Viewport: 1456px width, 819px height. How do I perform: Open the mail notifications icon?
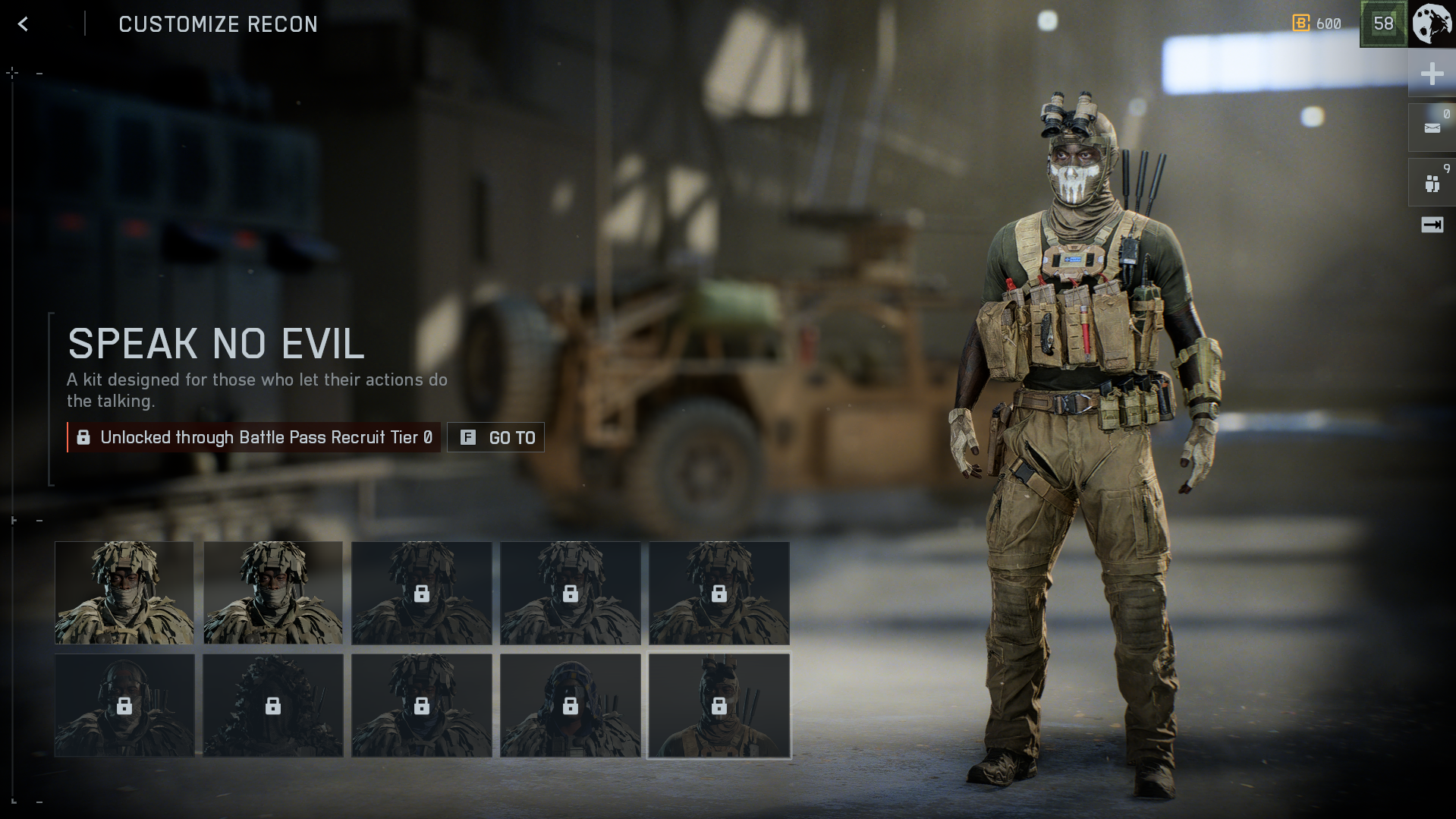[1432, 128]
